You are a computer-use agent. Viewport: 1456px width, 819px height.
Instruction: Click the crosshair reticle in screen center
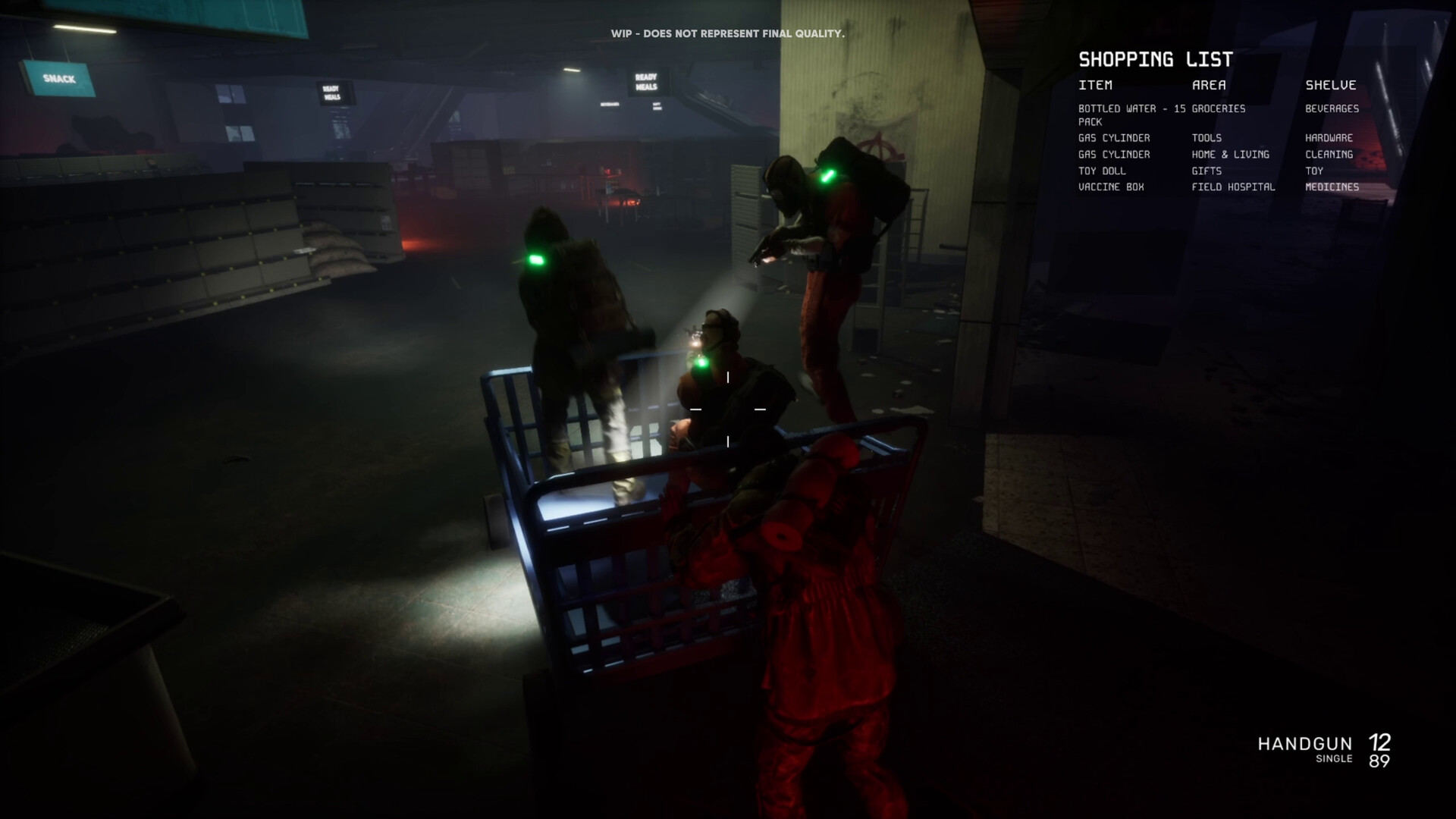(727, 409)
